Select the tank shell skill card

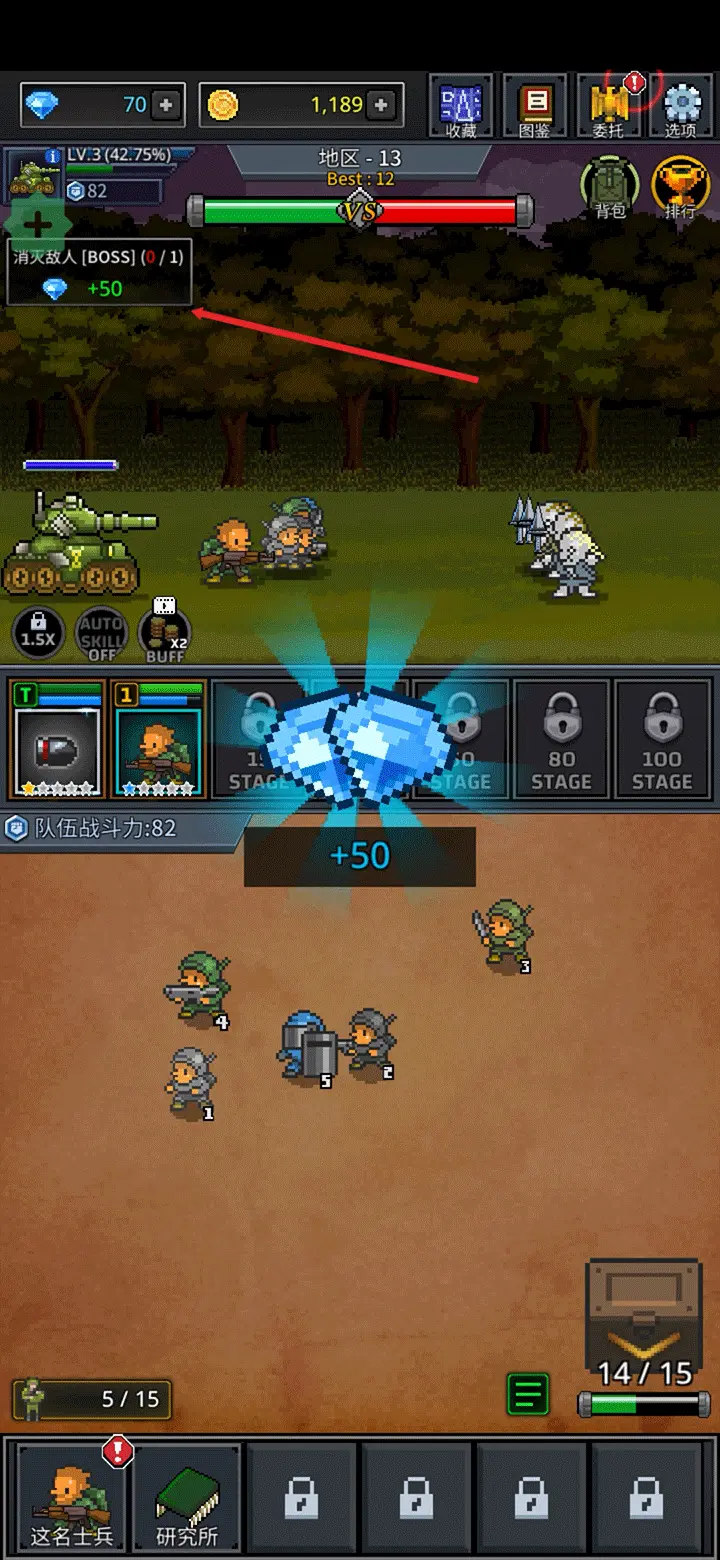pos(57,739)
